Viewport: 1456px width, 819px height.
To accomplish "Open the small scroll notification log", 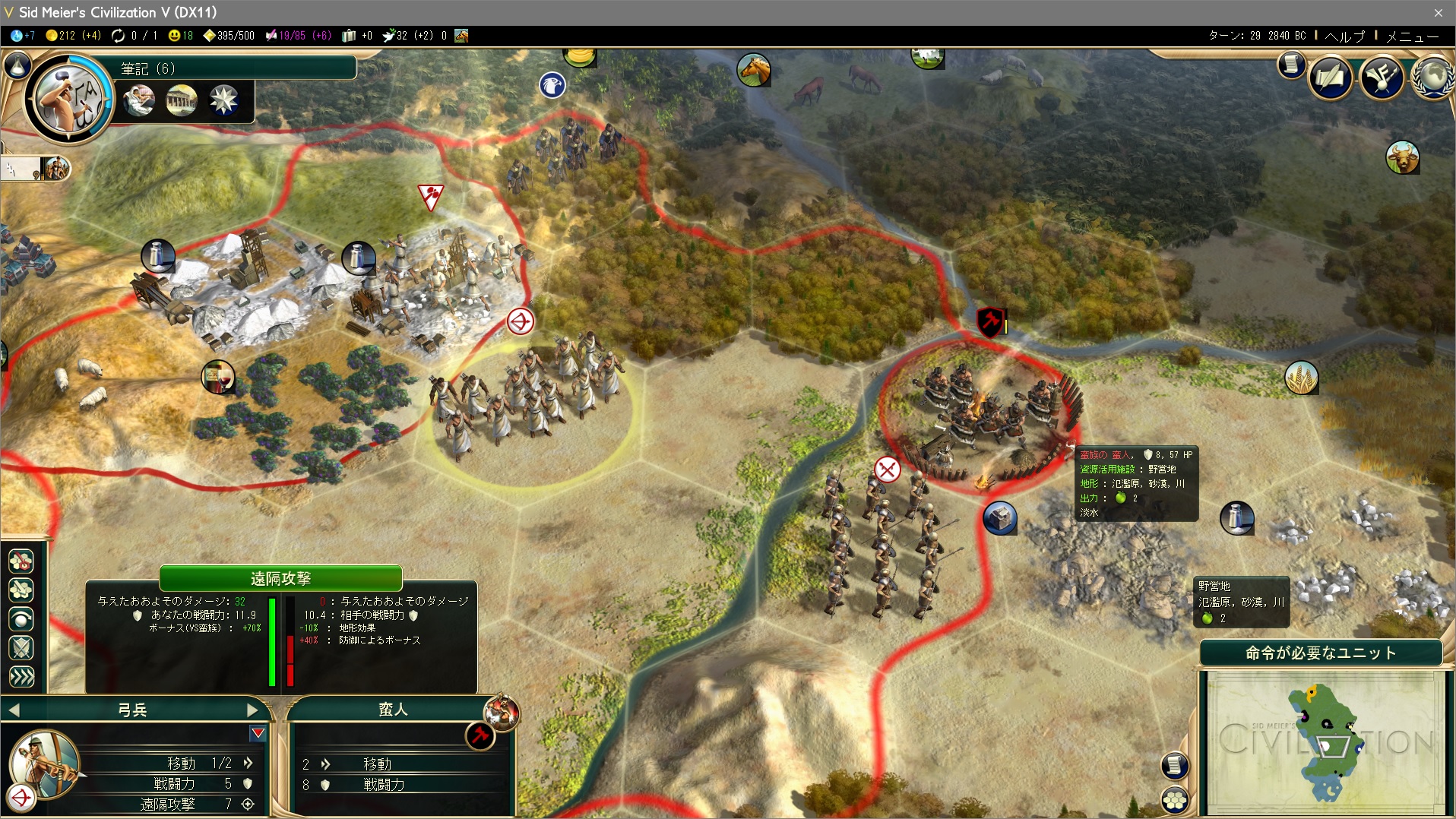I will 1290,65.
